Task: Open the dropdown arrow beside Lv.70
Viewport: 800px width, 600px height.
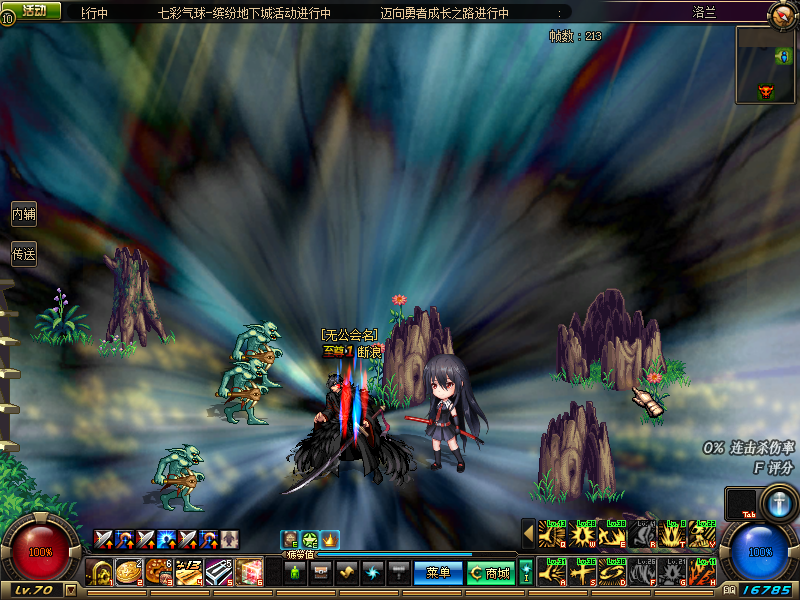Action: pyautogui.click(x=70, y=590)
